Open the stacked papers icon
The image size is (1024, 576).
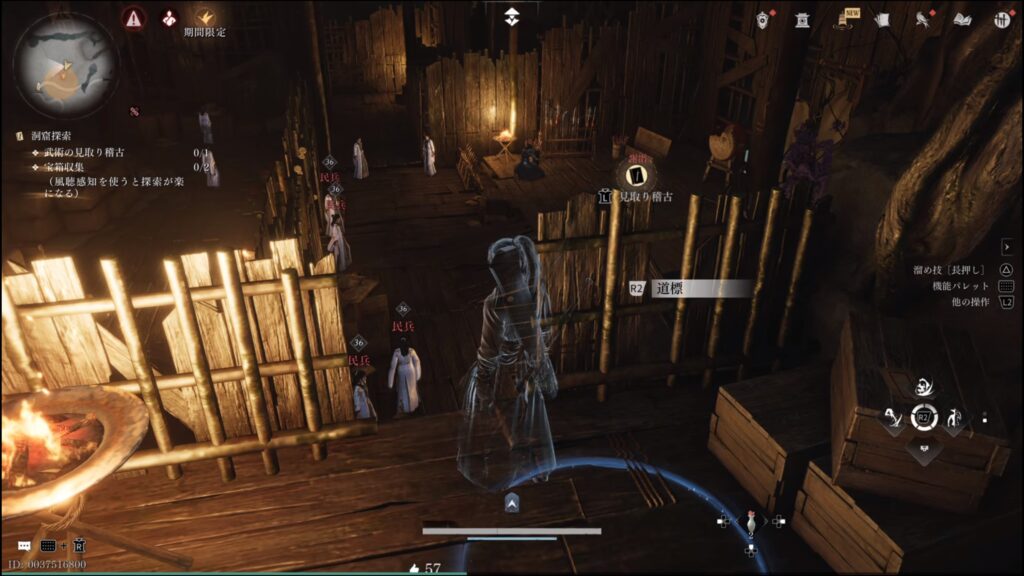(882, 20)
